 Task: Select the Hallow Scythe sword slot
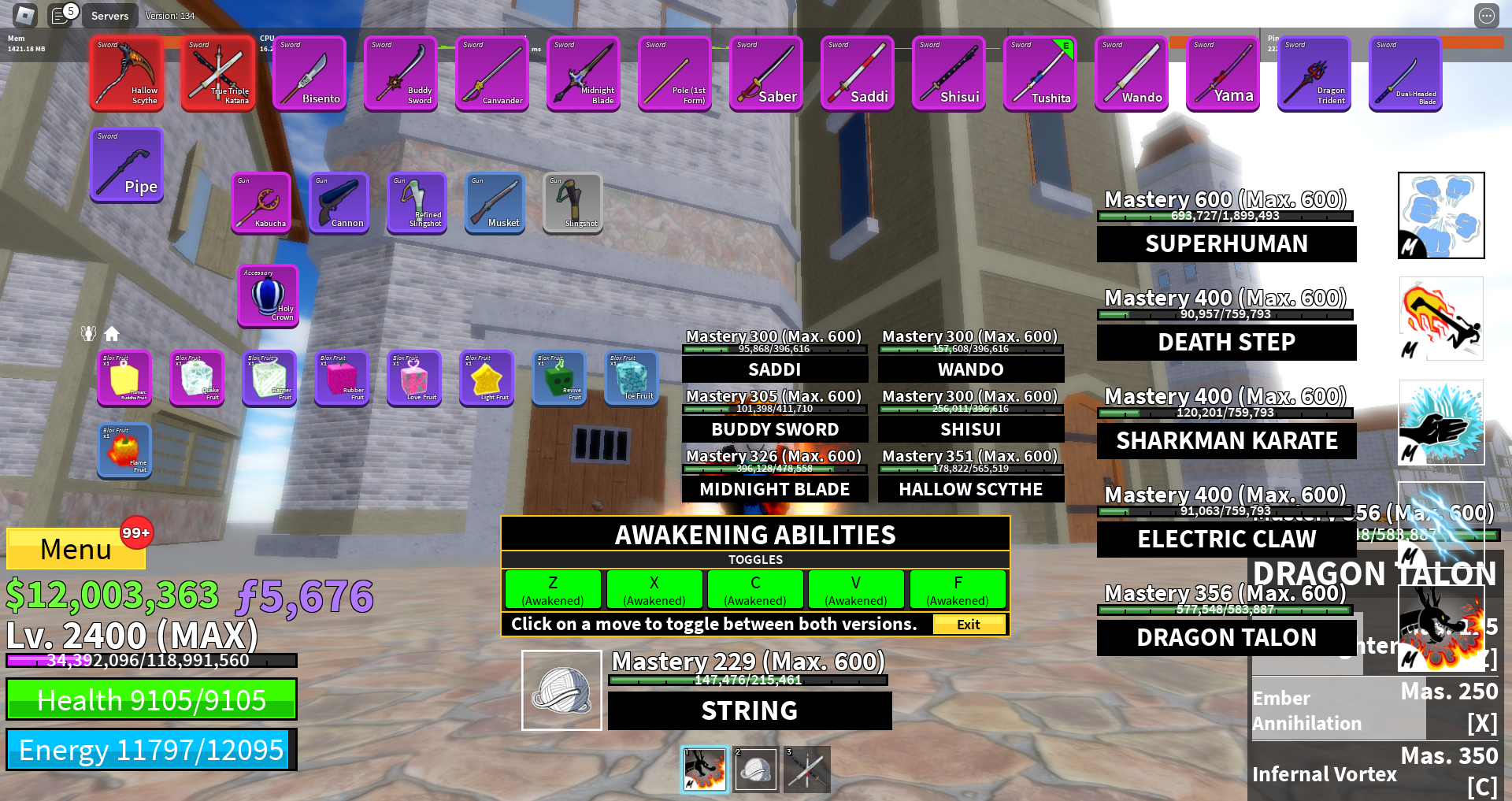[126, 74]
